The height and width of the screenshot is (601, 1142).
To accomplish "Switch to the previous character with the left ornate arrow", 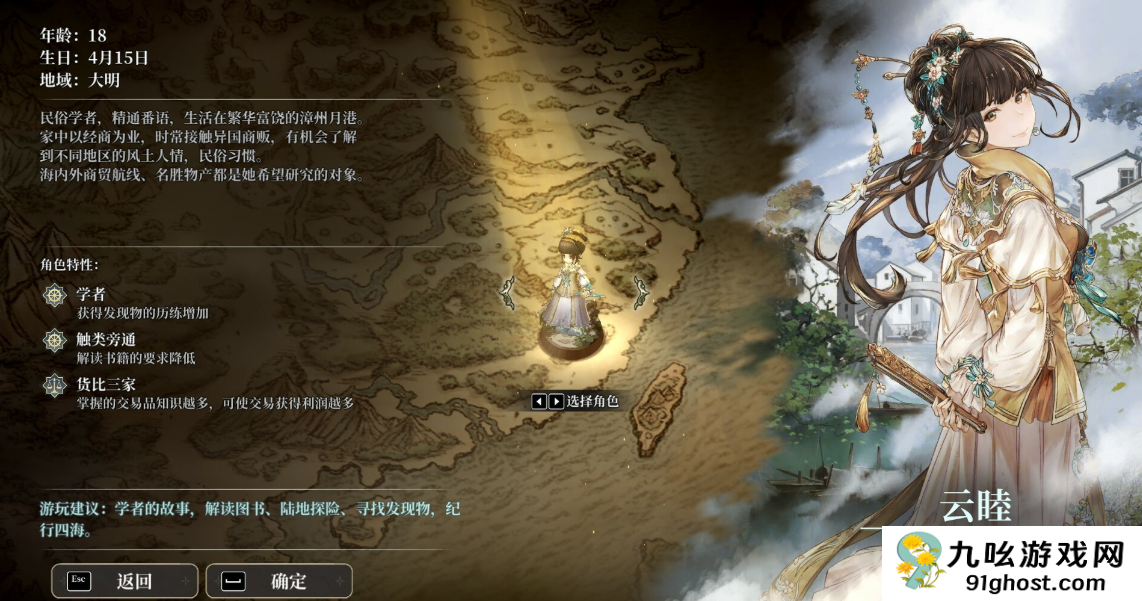I will pyautogui.click(x=507, y=291).
